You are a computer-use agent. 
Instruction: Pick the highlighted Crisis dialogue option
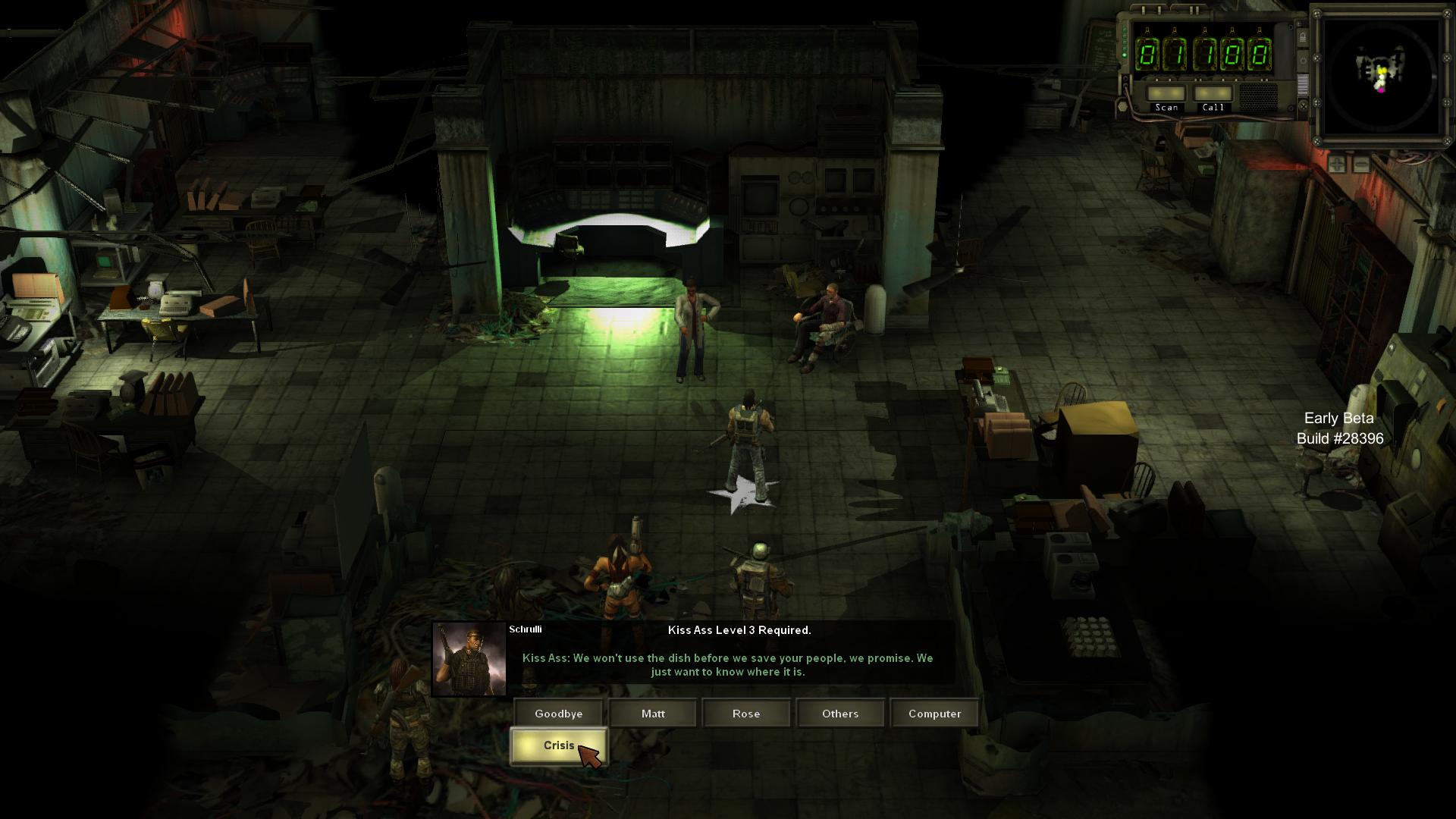tap(558, 746)
